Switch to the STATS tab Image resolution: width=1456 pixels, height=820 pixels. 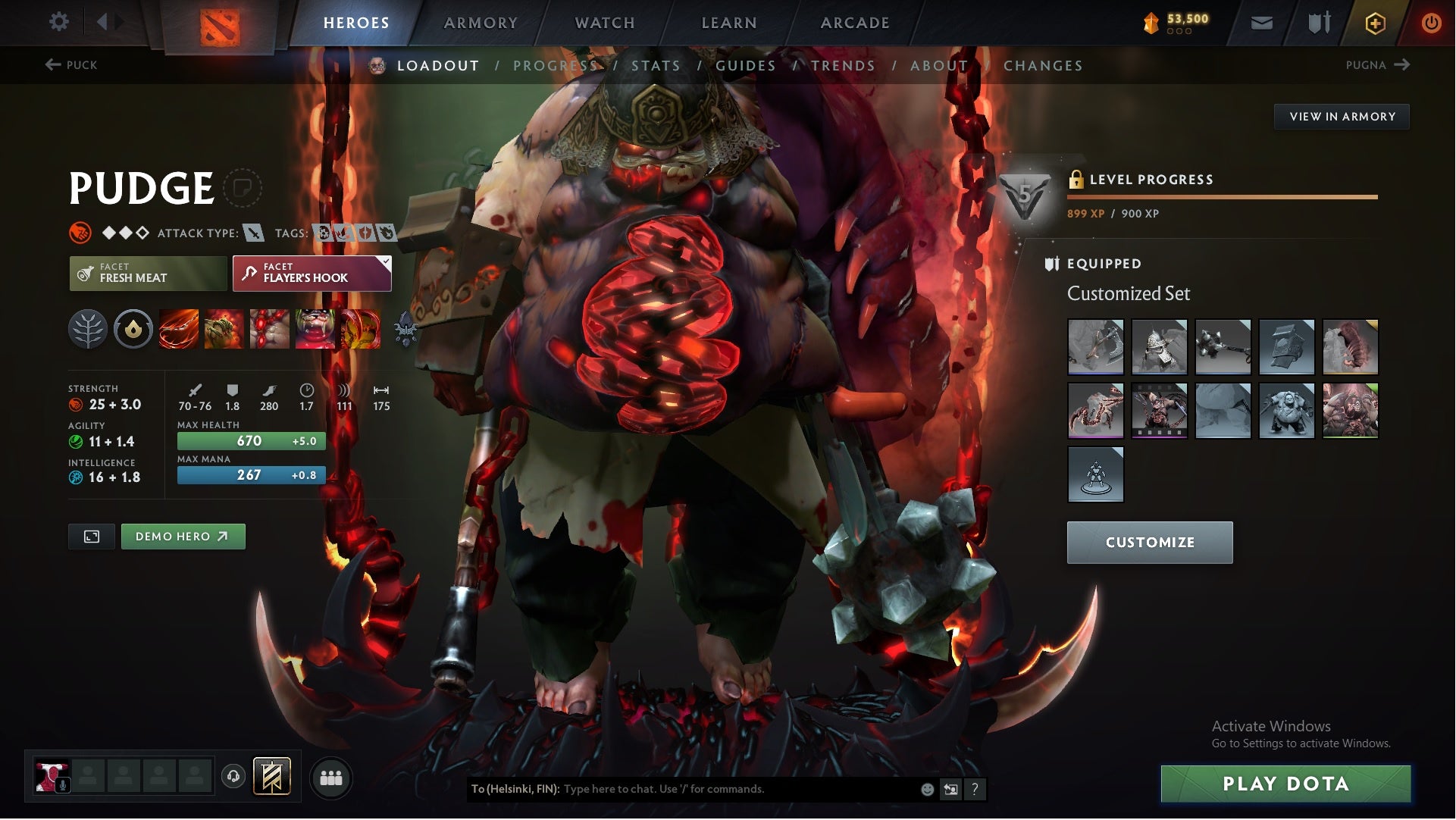pos(656,65)
